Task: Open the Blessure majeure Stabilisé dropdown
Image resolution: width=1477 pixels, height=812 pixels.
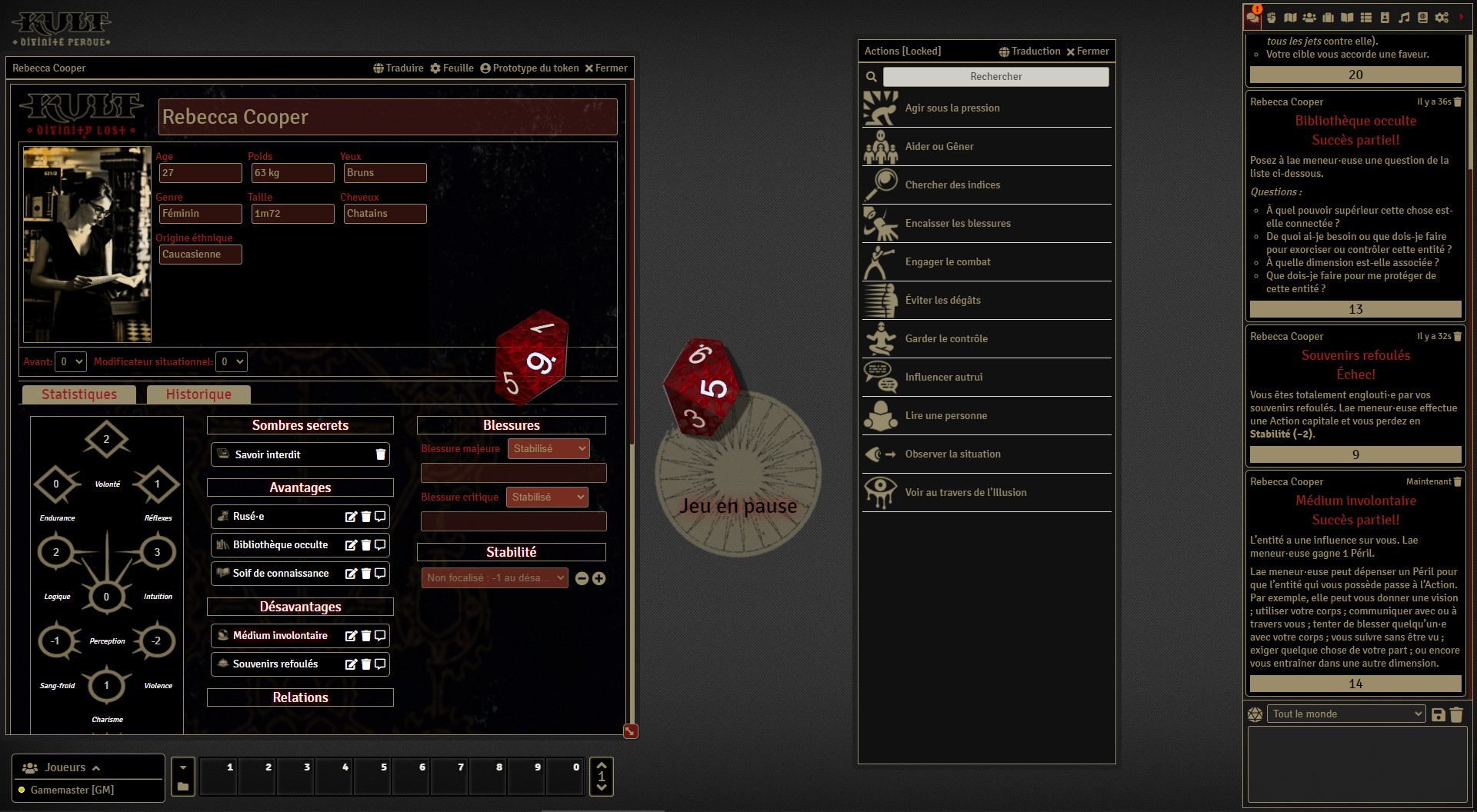Action: (548, 449)
